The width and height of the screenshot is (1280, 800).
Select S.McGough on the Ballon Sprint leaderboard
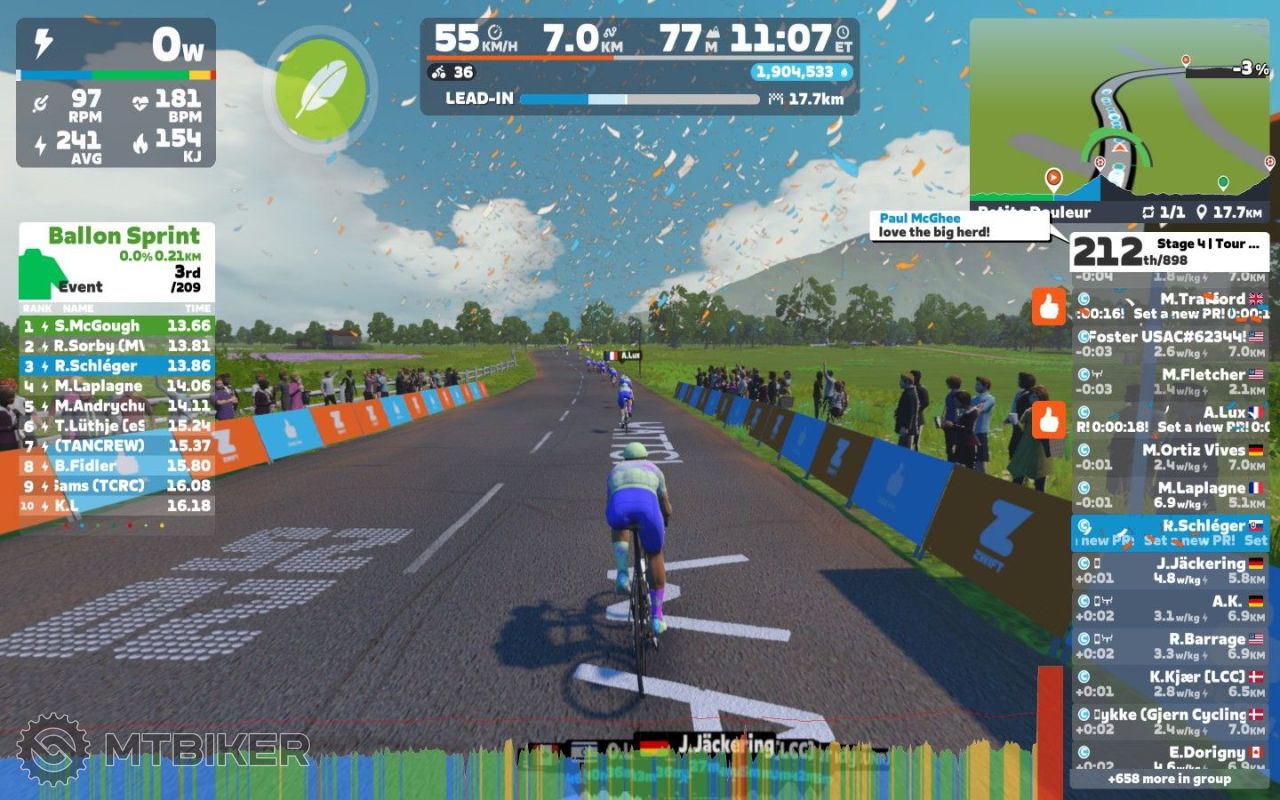tap(117, 325)
